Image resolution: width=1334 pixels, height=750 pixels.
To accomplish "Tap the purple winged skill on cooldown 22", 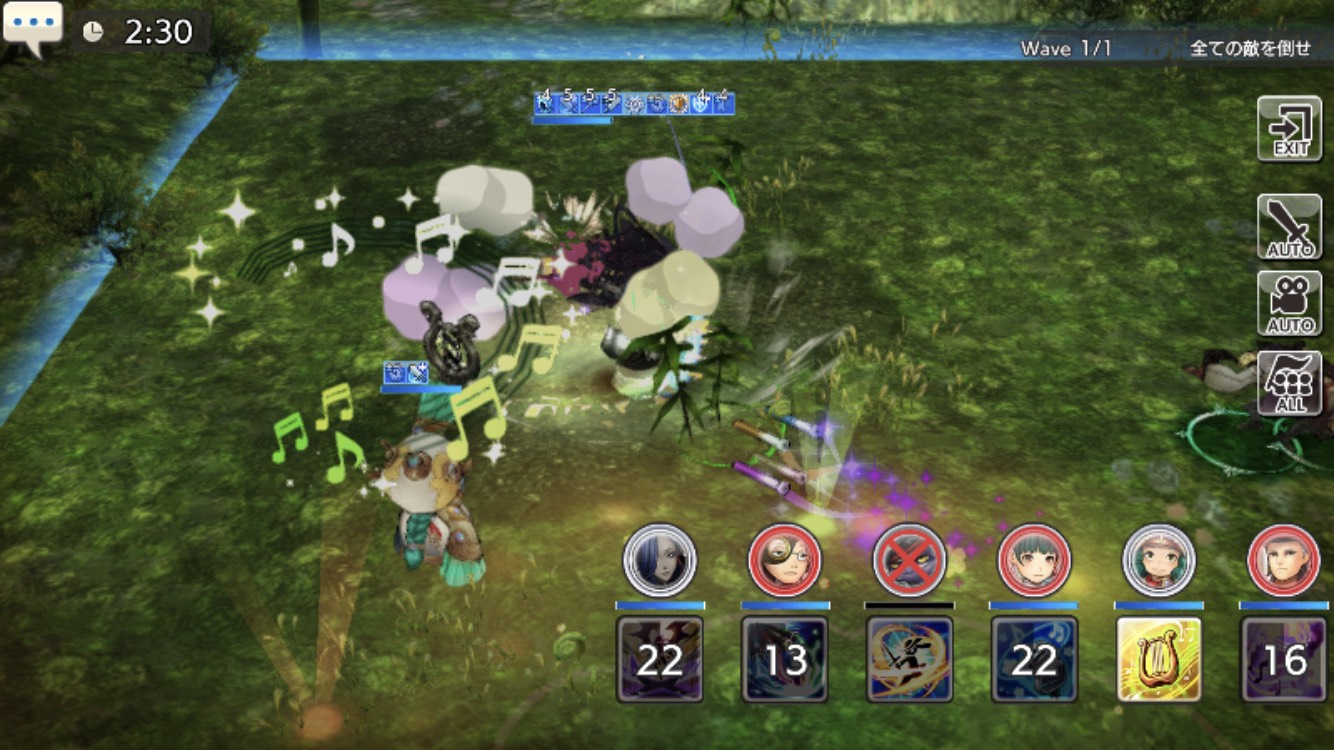I will (659, 659).
